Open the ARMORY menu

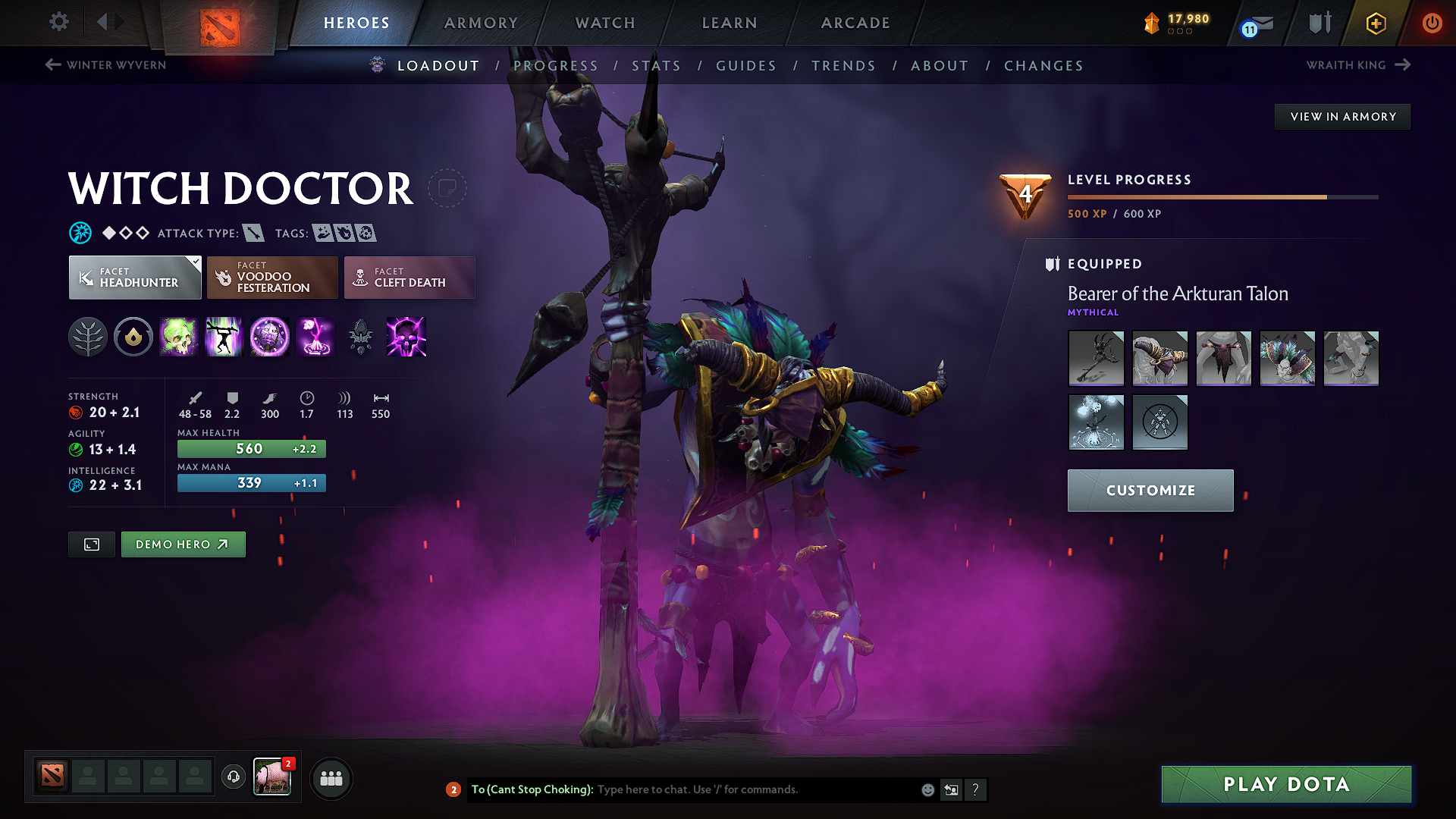coord(480,23)
